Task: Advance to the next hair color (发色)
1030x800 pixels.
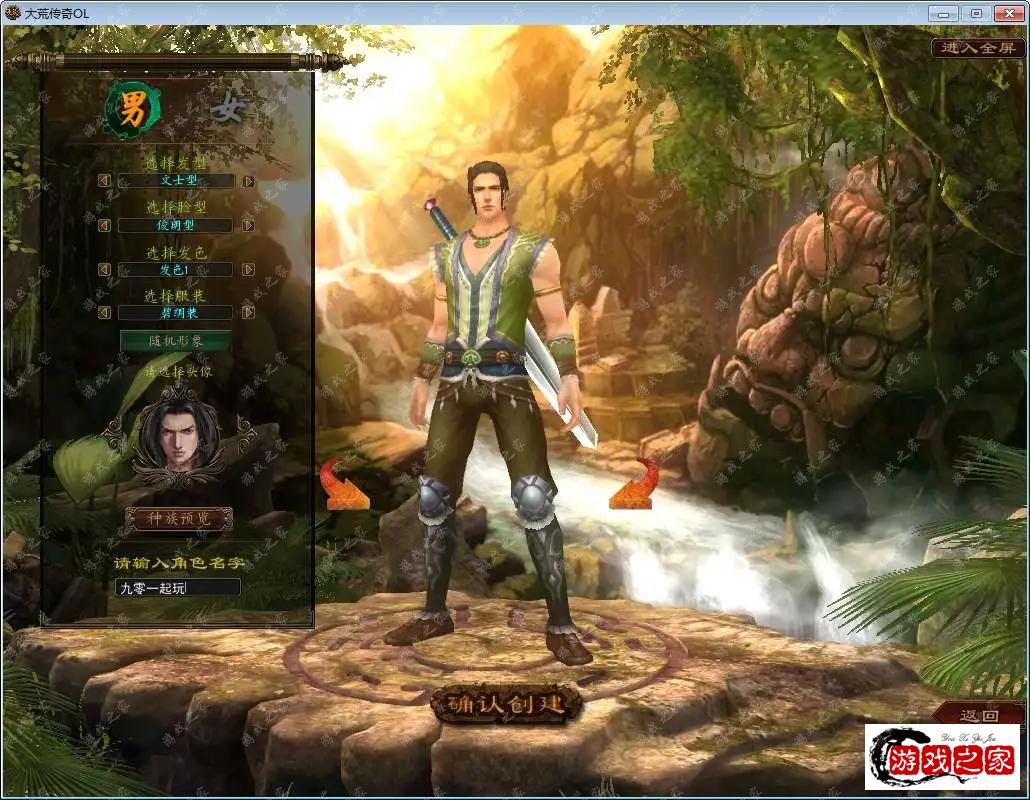Action: [x=248, y=269]
